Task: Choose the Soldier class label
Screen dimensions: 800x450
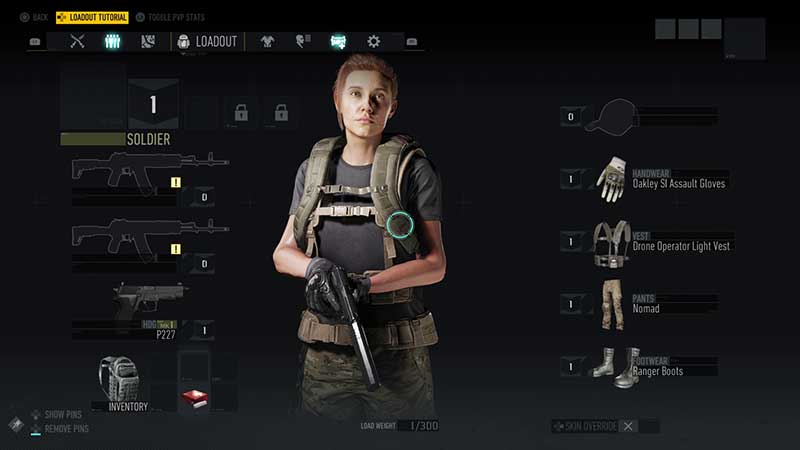Action: (x=147, y=140)
